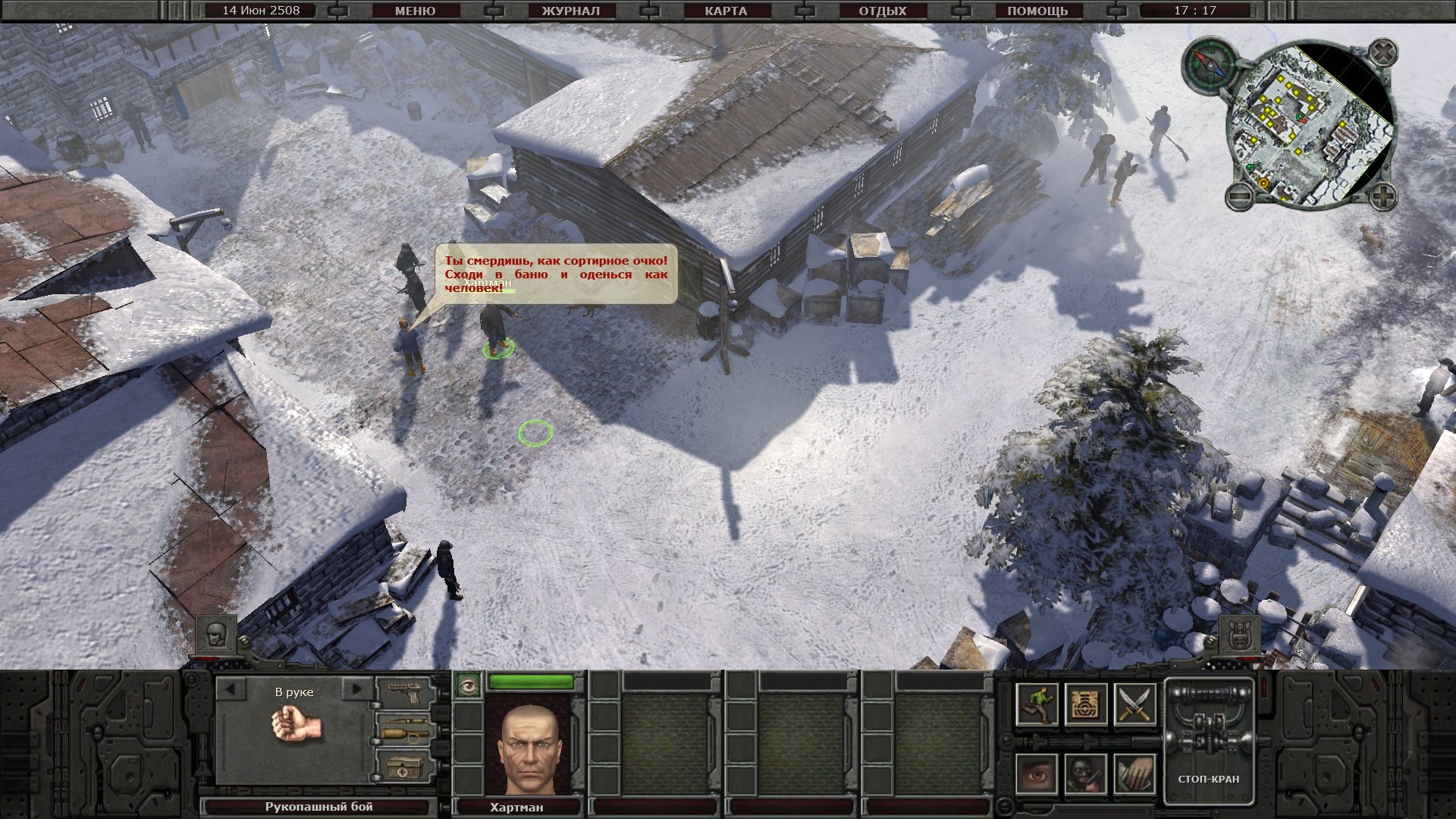Open the МЕНЮ menu
The width and height of the screenshot is (1456, 819).
415,11
